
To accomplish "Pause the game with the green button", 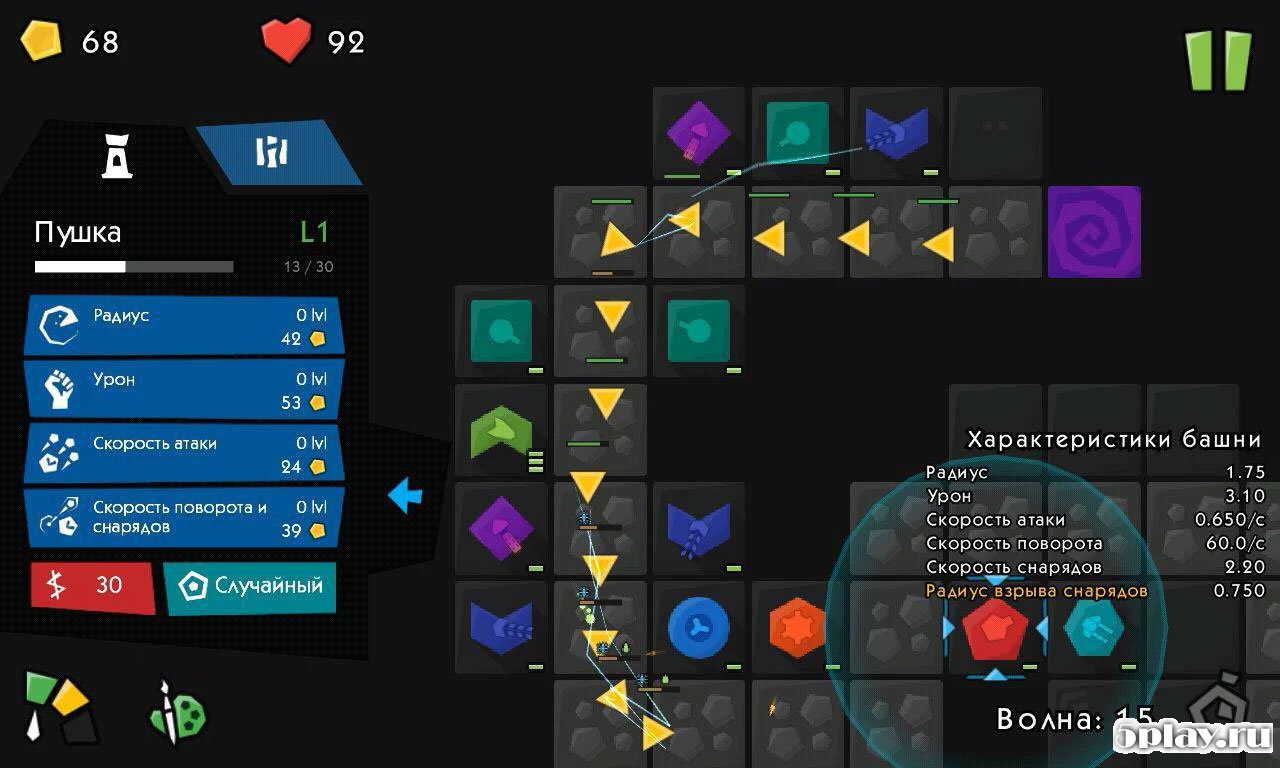I will tap(1218, 60).
